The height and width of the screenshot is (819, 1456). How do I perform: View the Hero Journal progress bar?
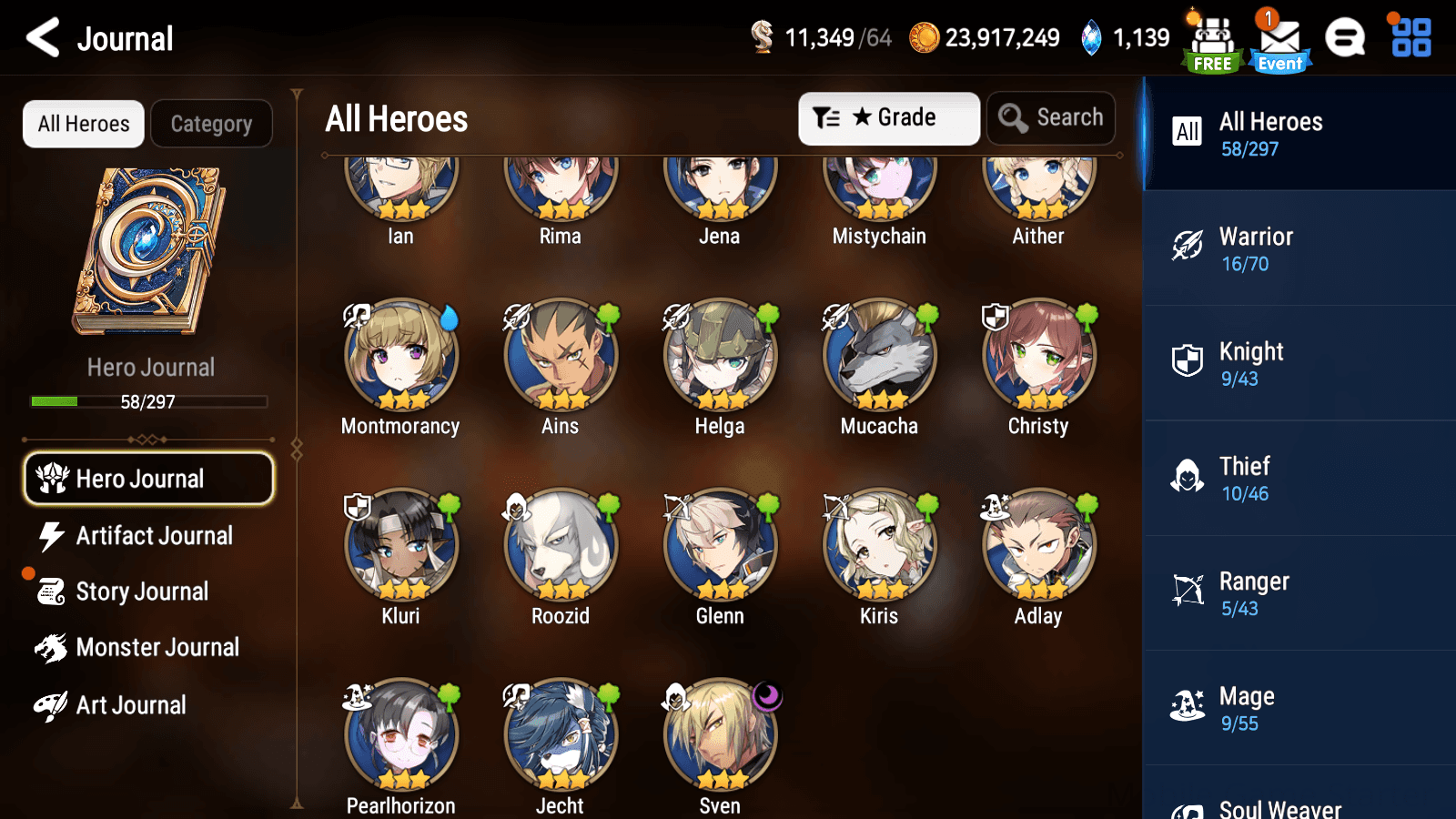[148, 401]
